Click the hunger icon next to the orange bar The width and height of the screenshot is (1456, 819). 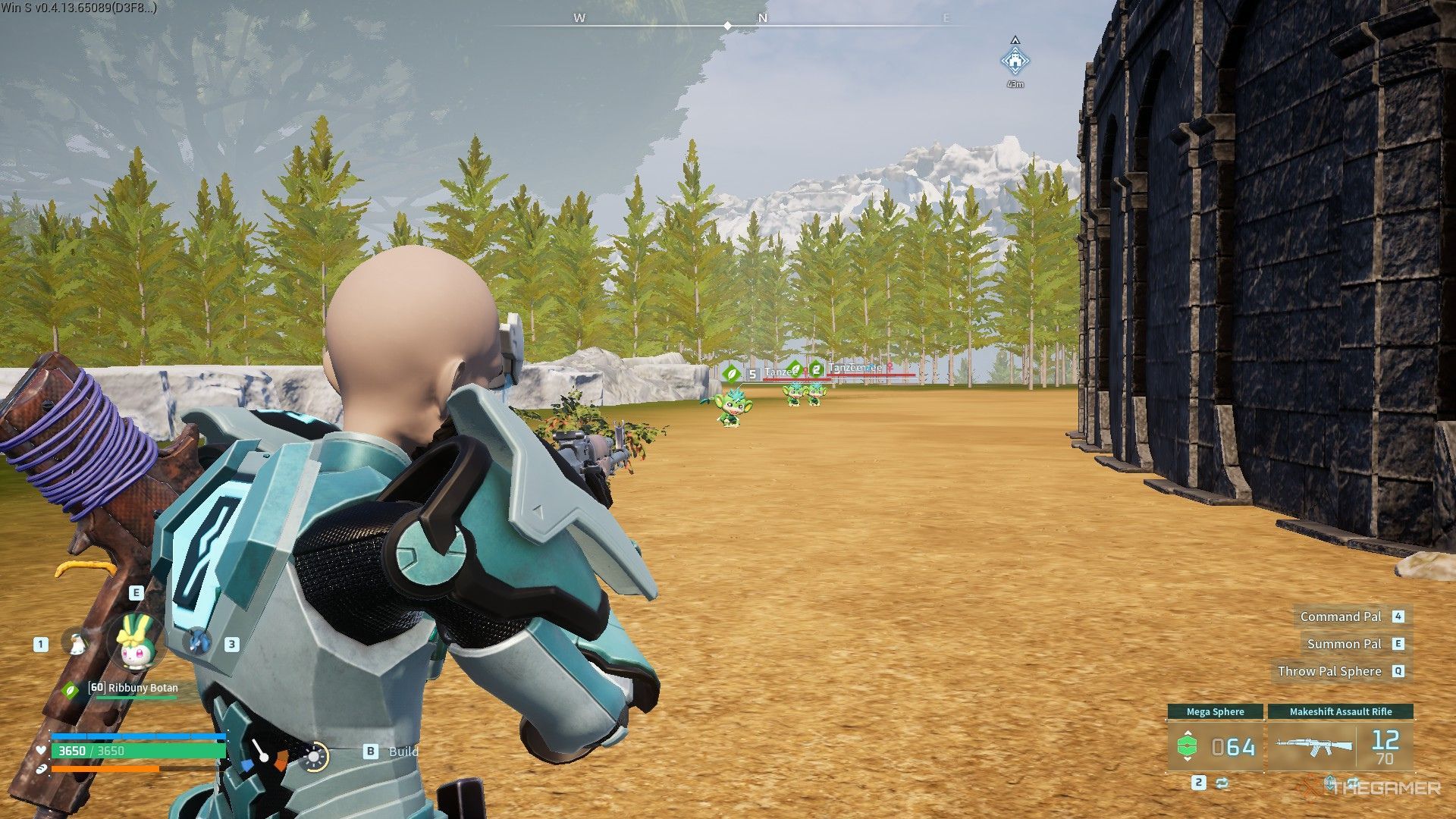[x=41, y=769]
